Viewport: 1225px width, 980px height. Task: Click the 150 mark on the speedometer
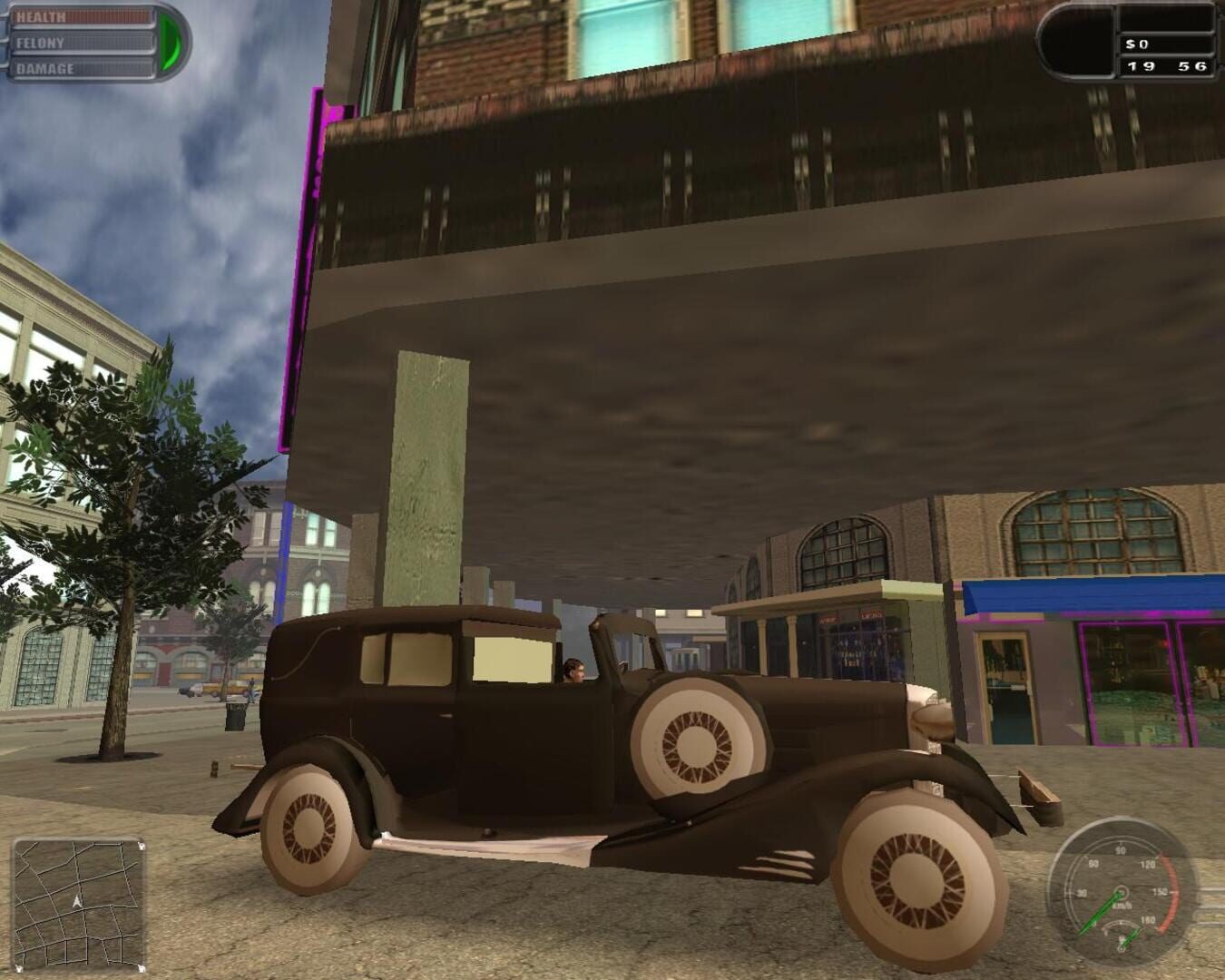[1160, 891]
